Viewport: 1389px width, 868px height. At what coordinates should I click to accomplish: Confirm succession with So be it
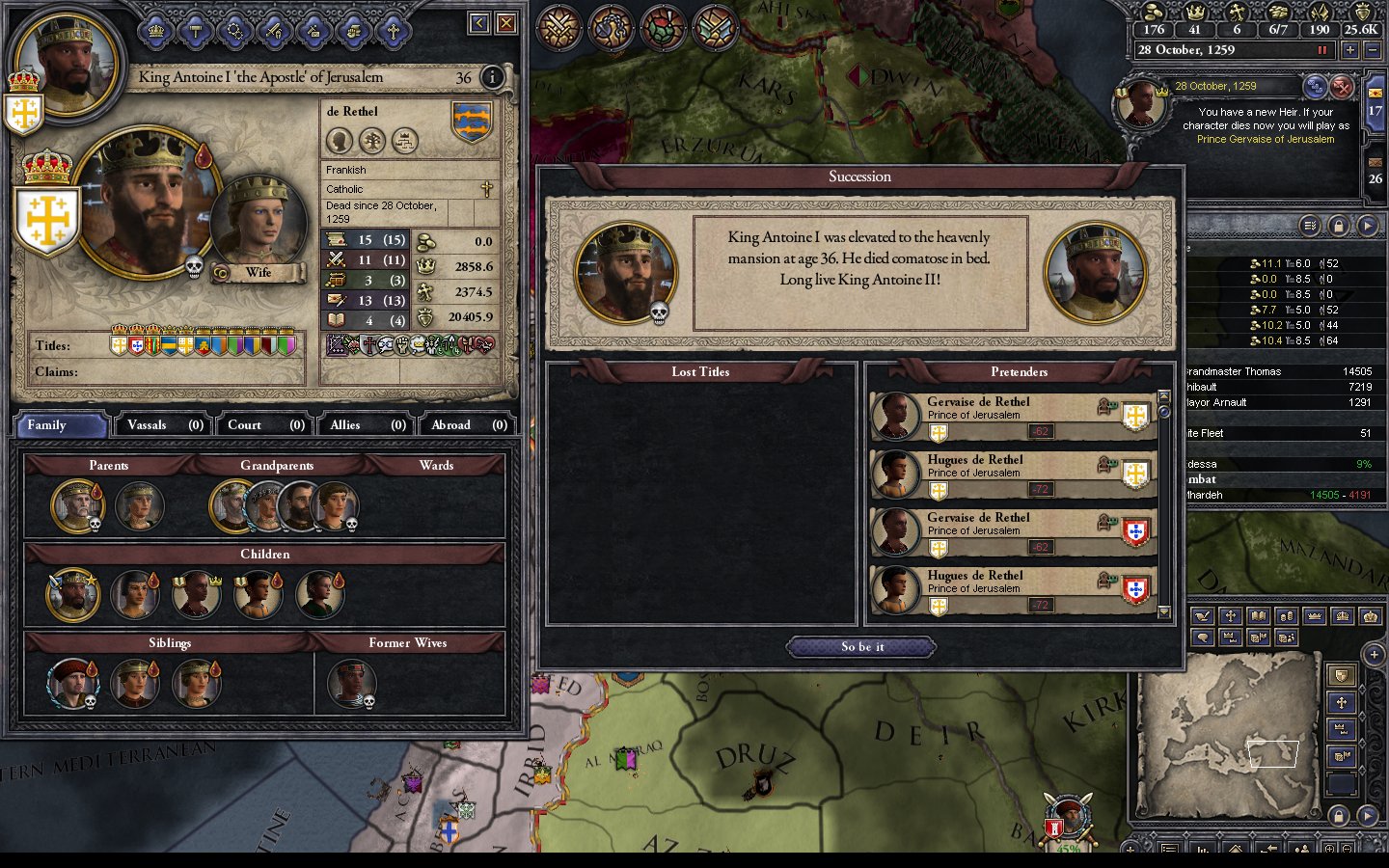[861, 647]
